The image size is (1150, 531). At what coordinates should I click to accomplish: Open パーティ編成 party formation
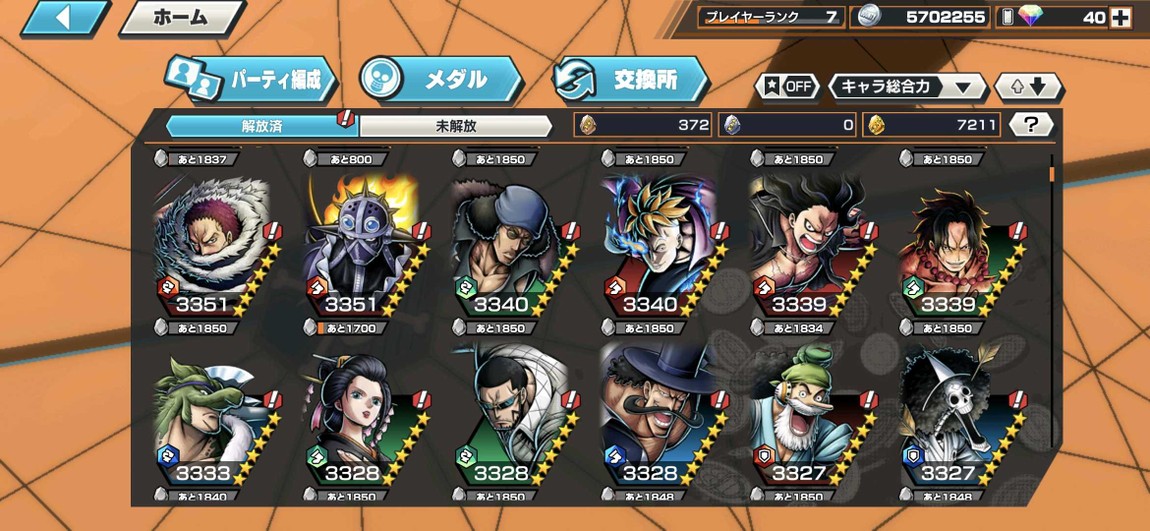pos(250,80)
